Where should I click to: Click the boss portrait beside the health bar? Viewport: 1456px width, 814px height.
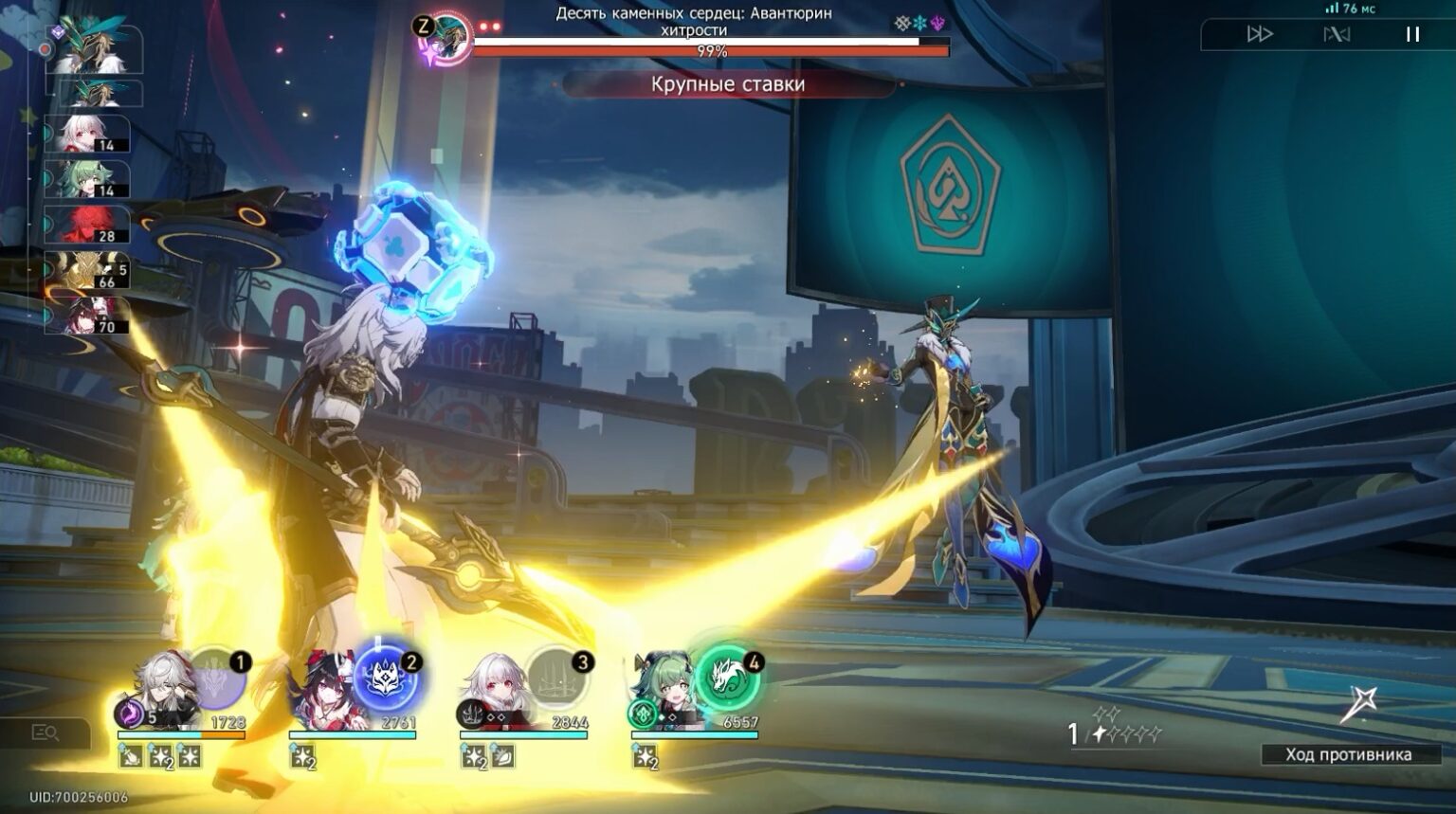click(446, 38)
